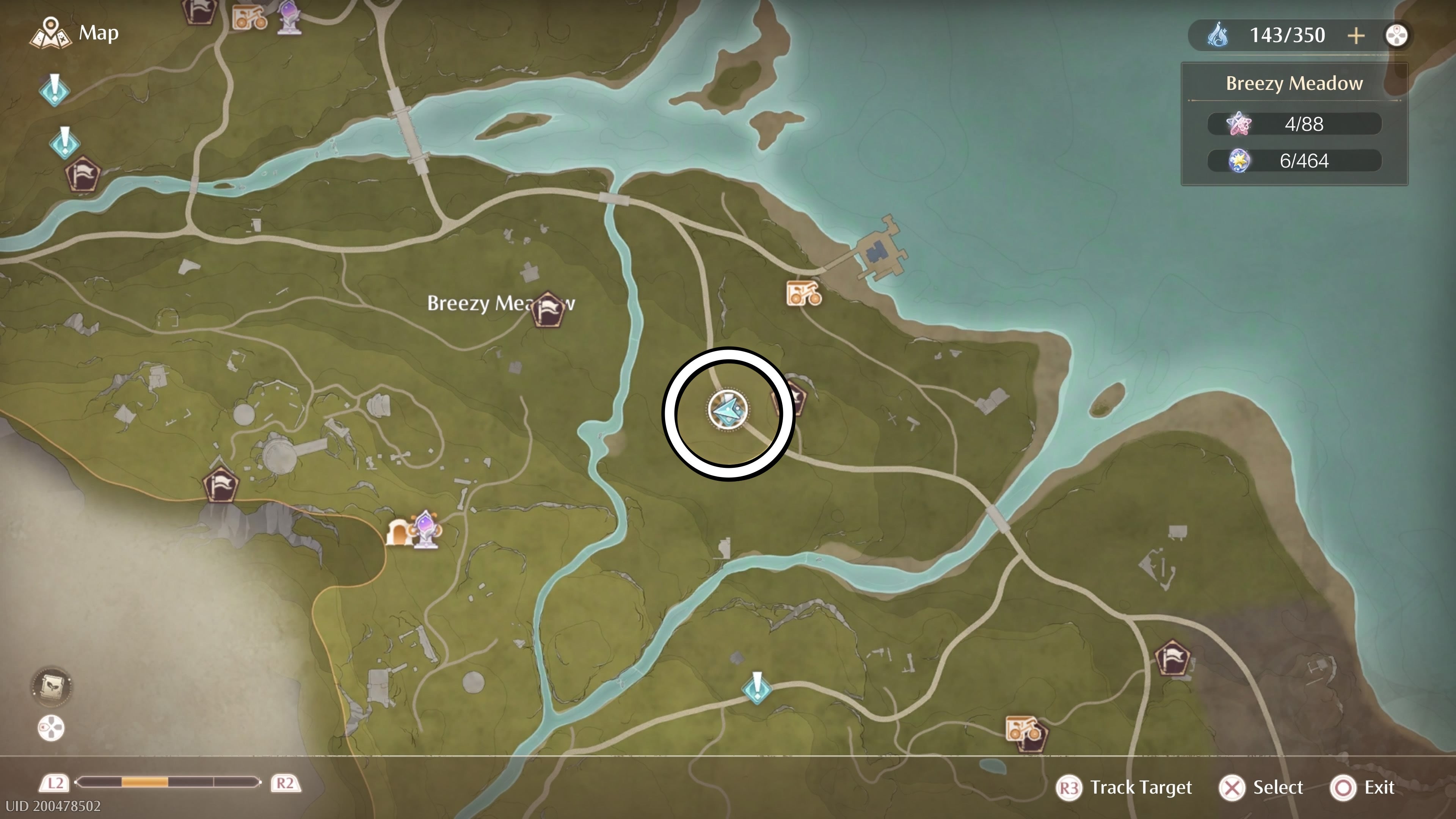1456x819 pixels.
Task: Click the map zoom slider bar
Action: click(x=168, y=783)
